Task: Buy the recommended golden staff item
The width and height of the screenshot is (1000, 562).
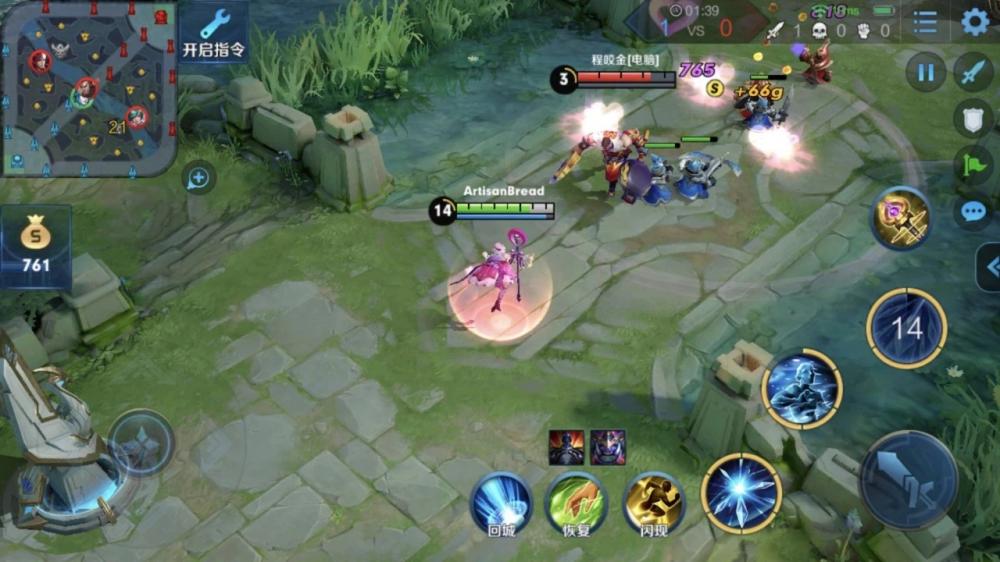Action: (900, 218)
